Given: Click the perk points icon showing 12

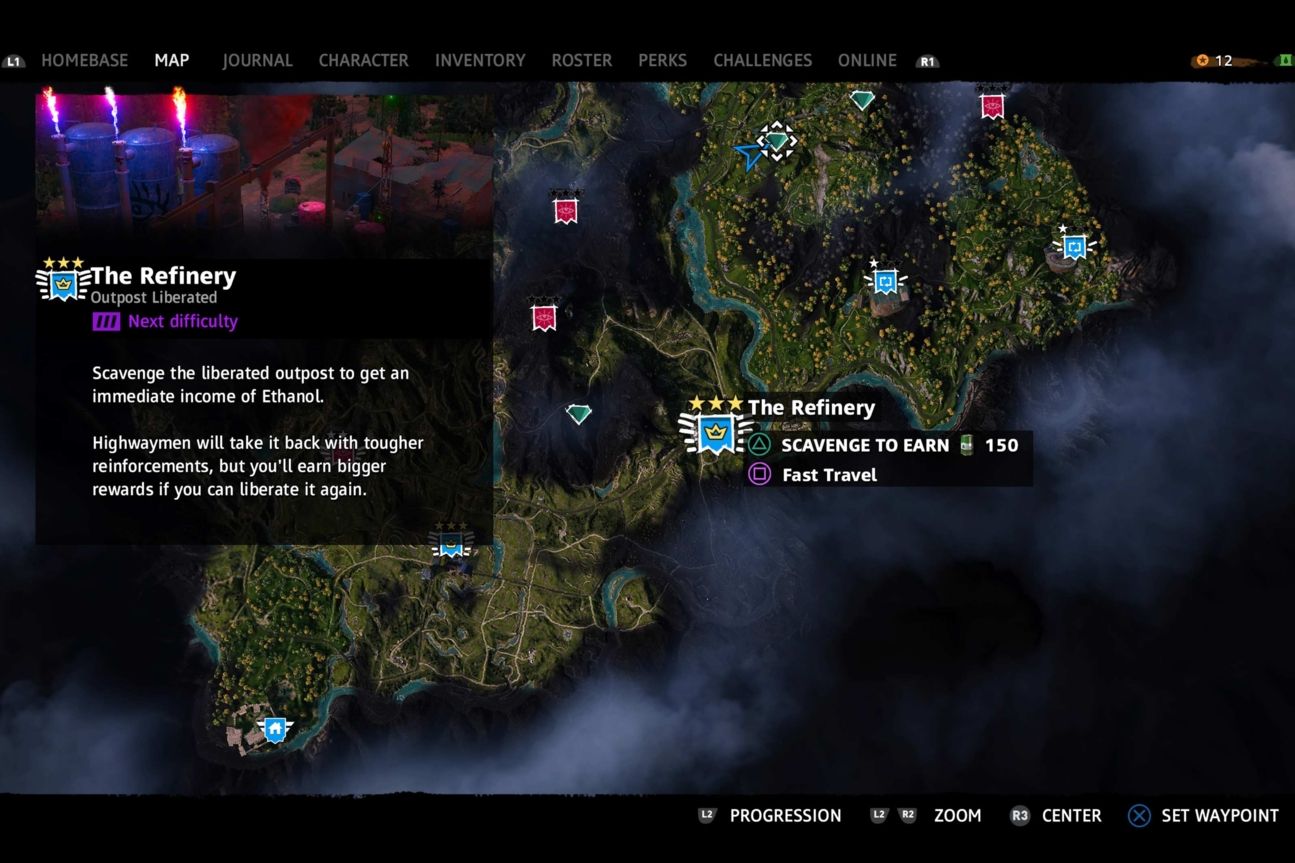Looking at the screenshot, I should pyautogui.click(x=1201, y=60).
